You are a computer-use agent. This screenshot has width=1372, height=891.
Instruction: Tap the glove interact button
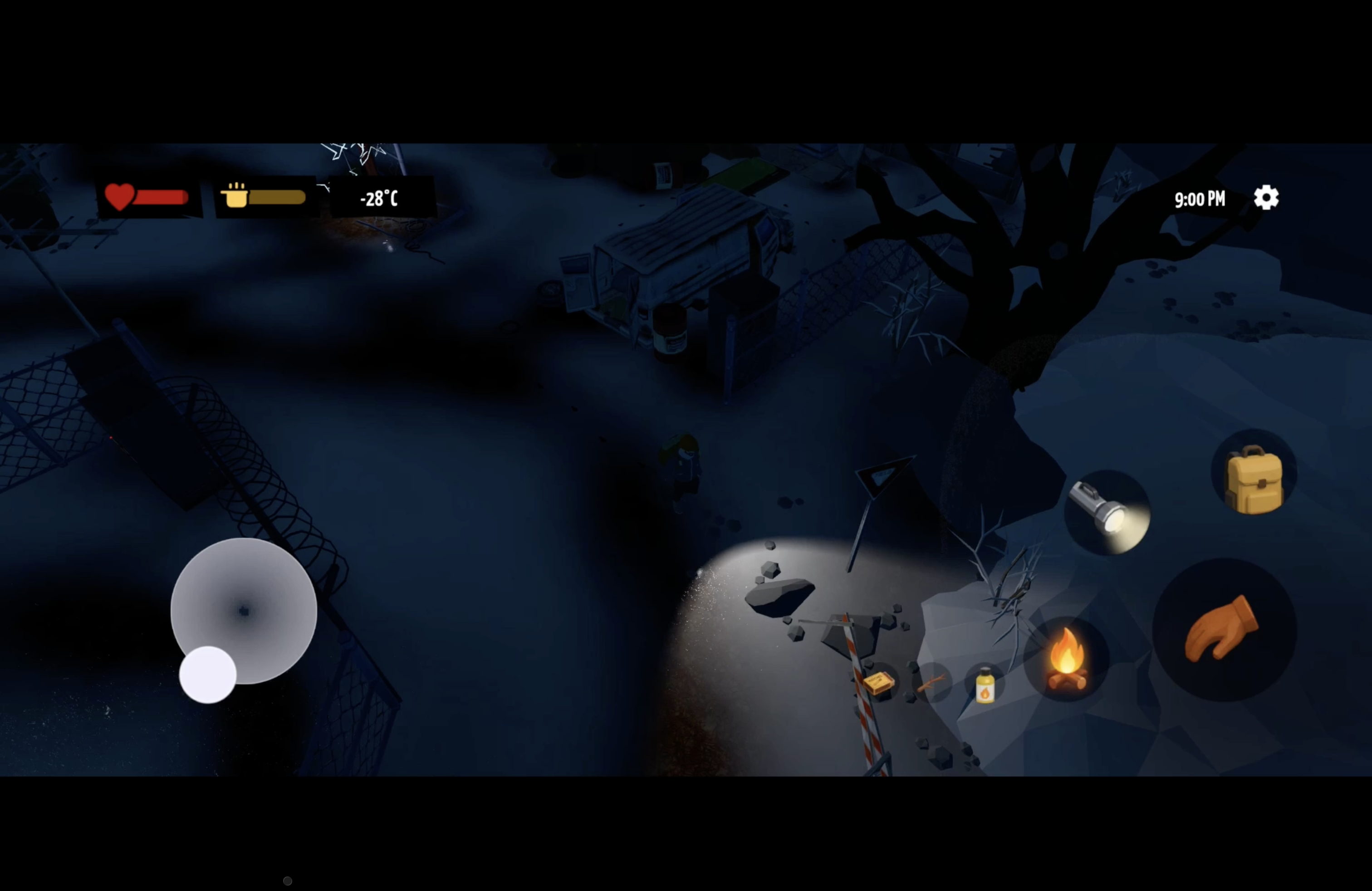(x=1223, y=629)
